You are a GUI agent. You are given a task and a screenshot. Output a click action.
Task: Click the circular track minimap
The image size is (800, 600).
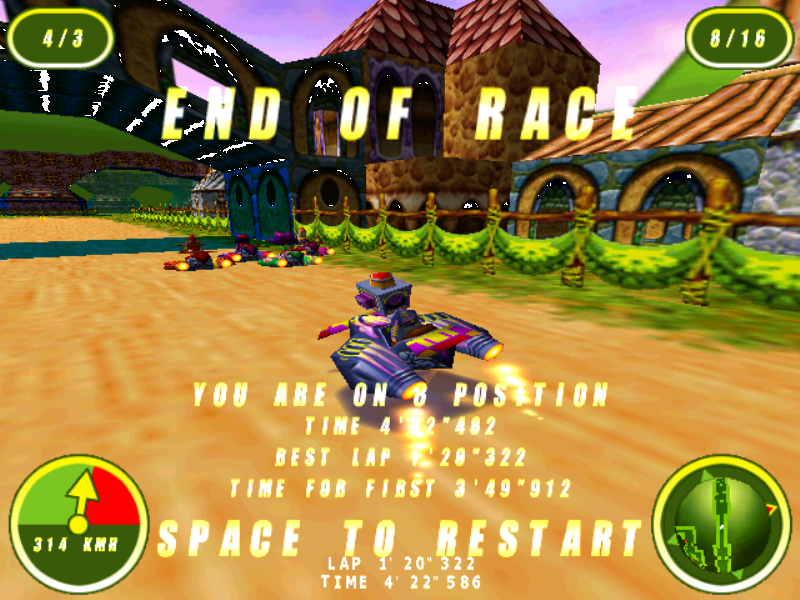click(721, 523)
